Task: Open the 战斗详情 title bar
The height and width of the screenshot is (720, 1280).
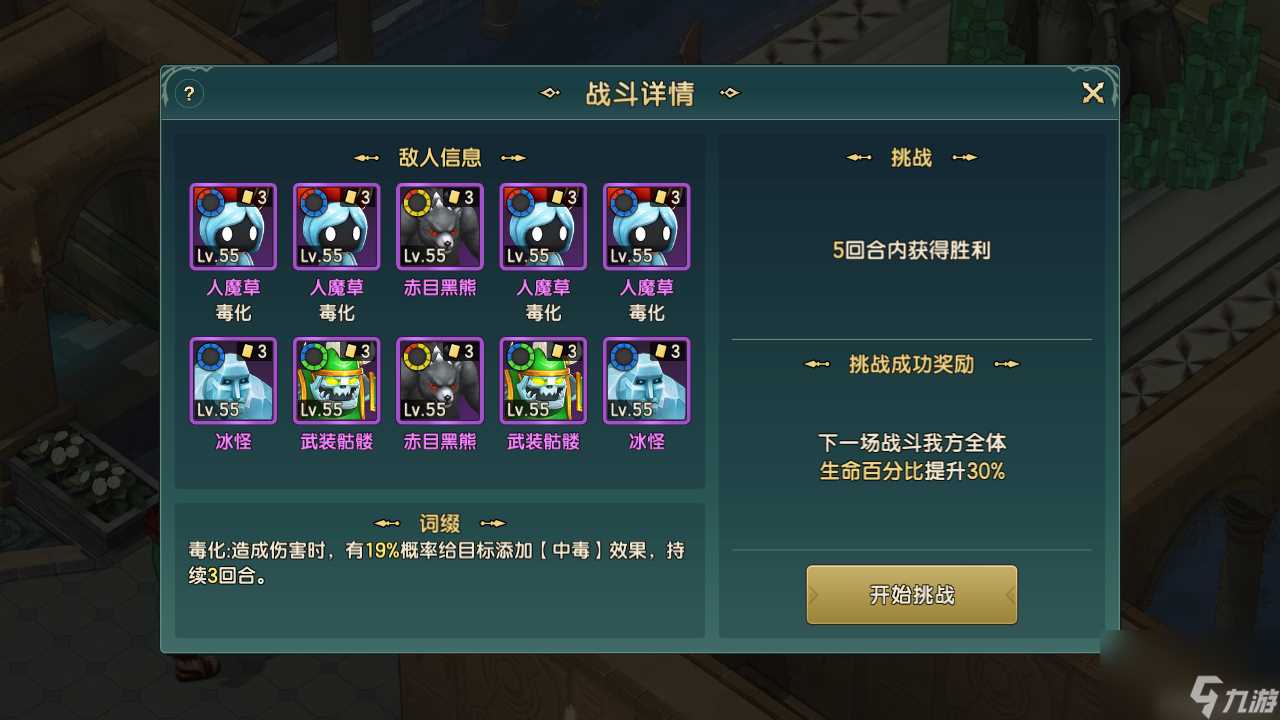Action: point(640,93)
